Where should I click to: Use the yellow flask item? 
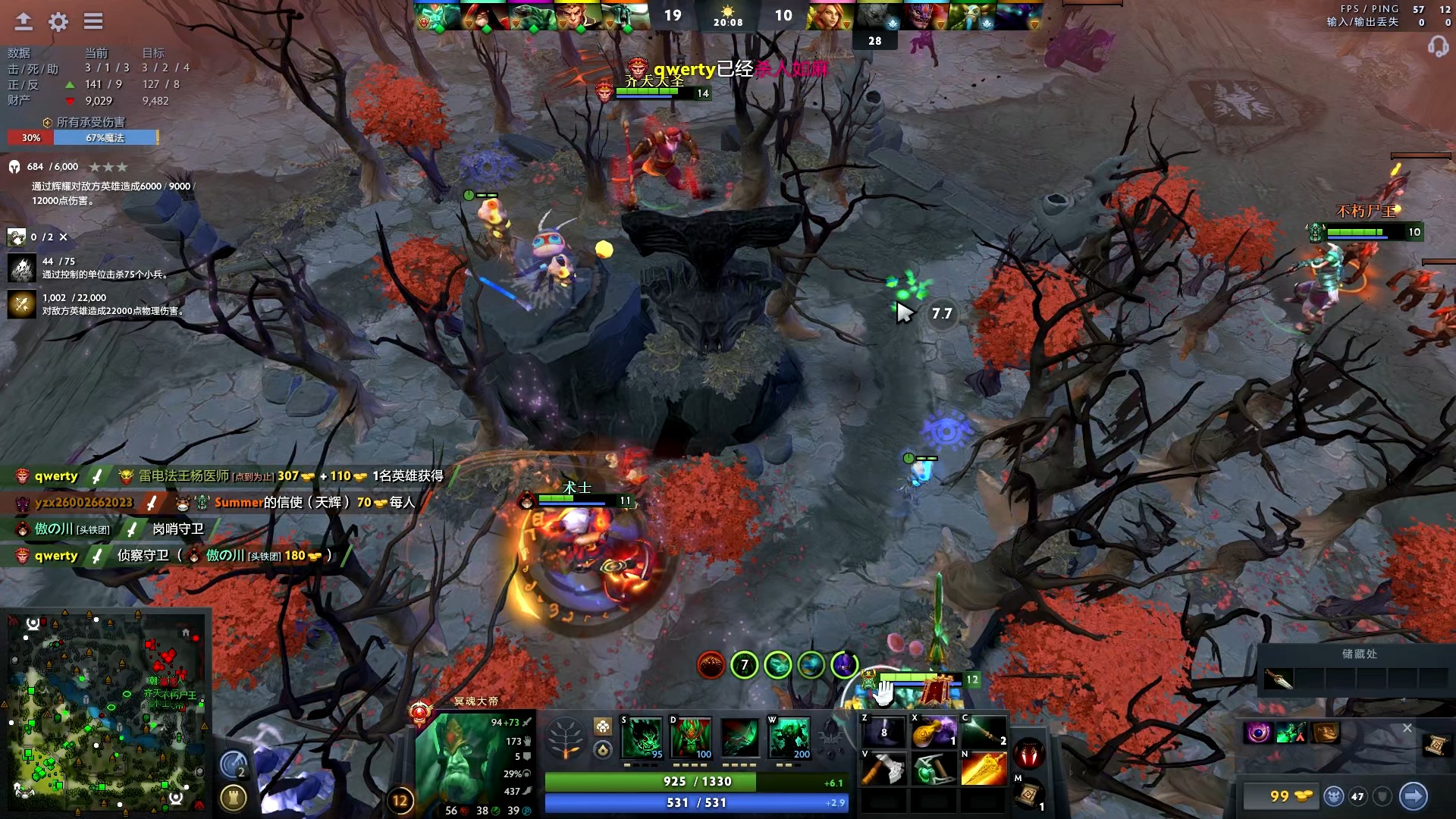pyautogui.click(x=934, y=732)
